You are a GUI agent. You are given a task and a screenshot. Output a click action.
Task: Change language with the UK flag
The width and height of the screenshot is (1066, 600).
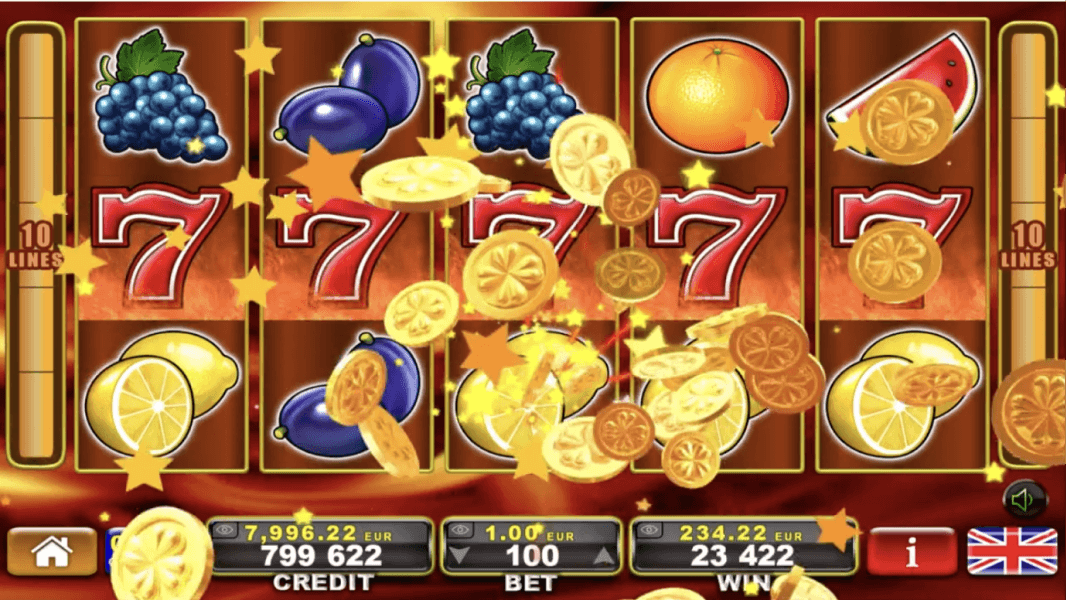point(1011,551)
